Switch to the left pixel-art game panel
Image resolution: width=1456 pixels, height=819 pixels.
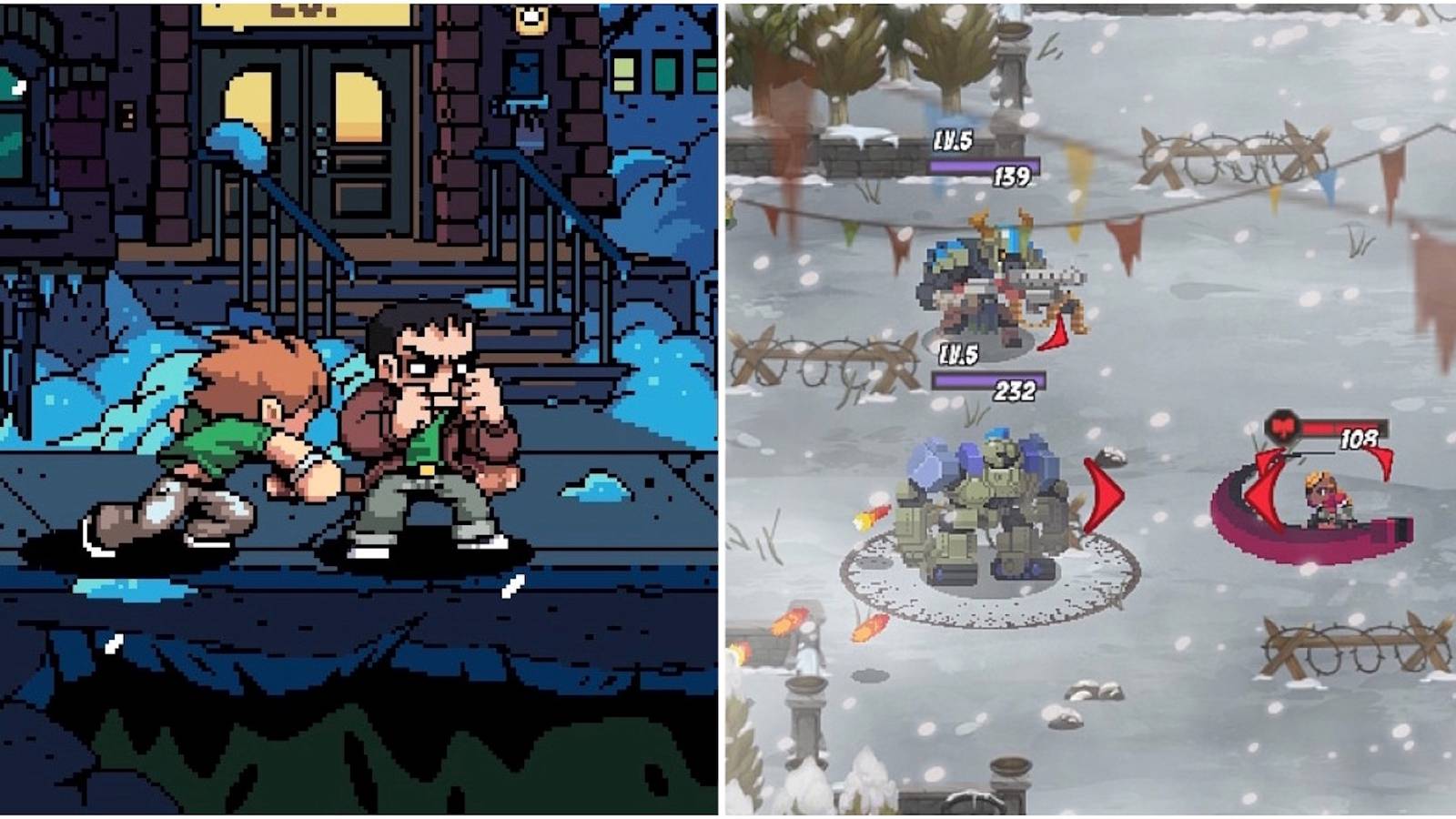pyautogui.click(x=364, y=409)
